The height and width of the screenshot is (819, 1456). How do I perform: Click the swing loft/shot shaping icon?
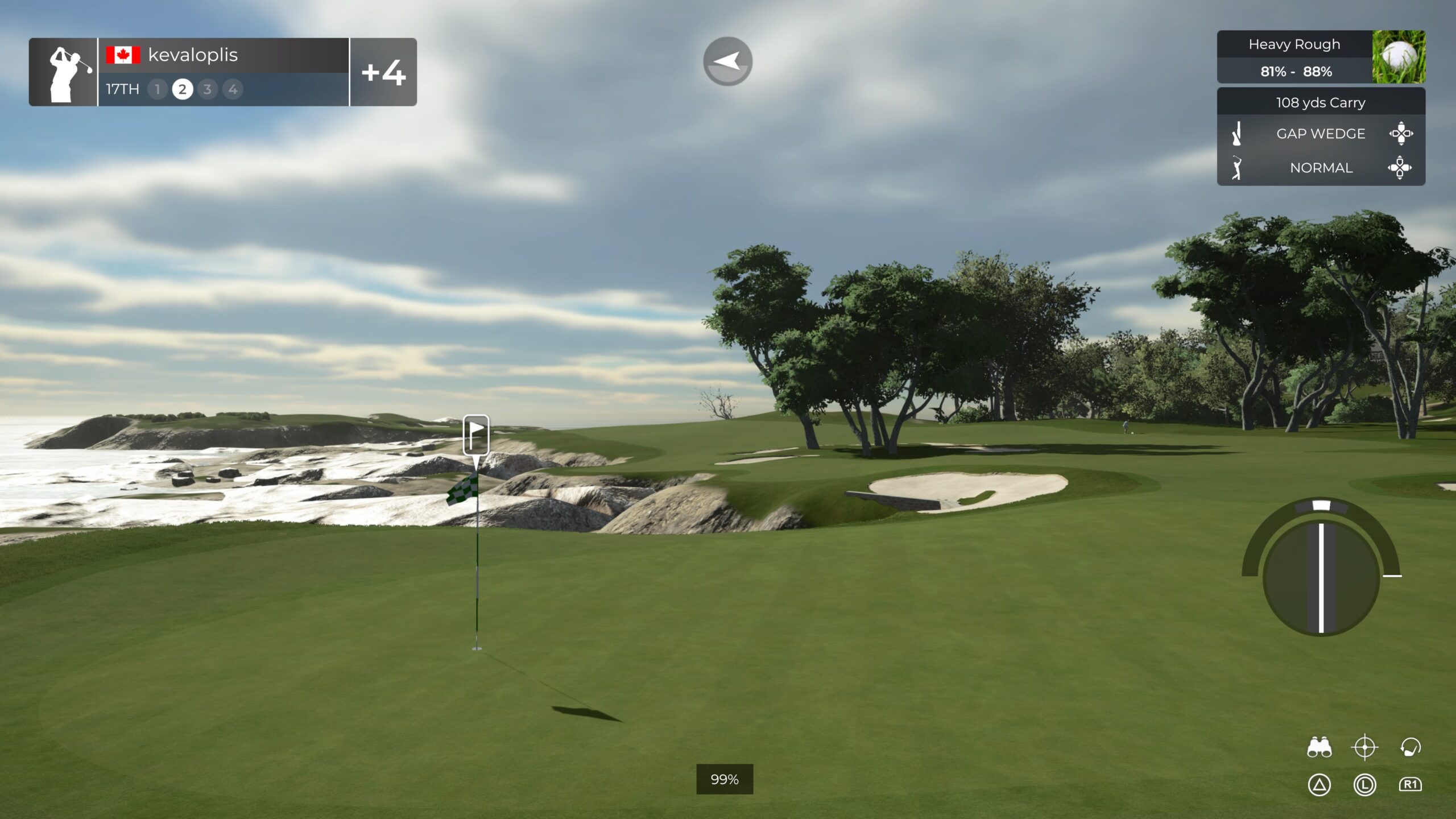(1410, 747)
